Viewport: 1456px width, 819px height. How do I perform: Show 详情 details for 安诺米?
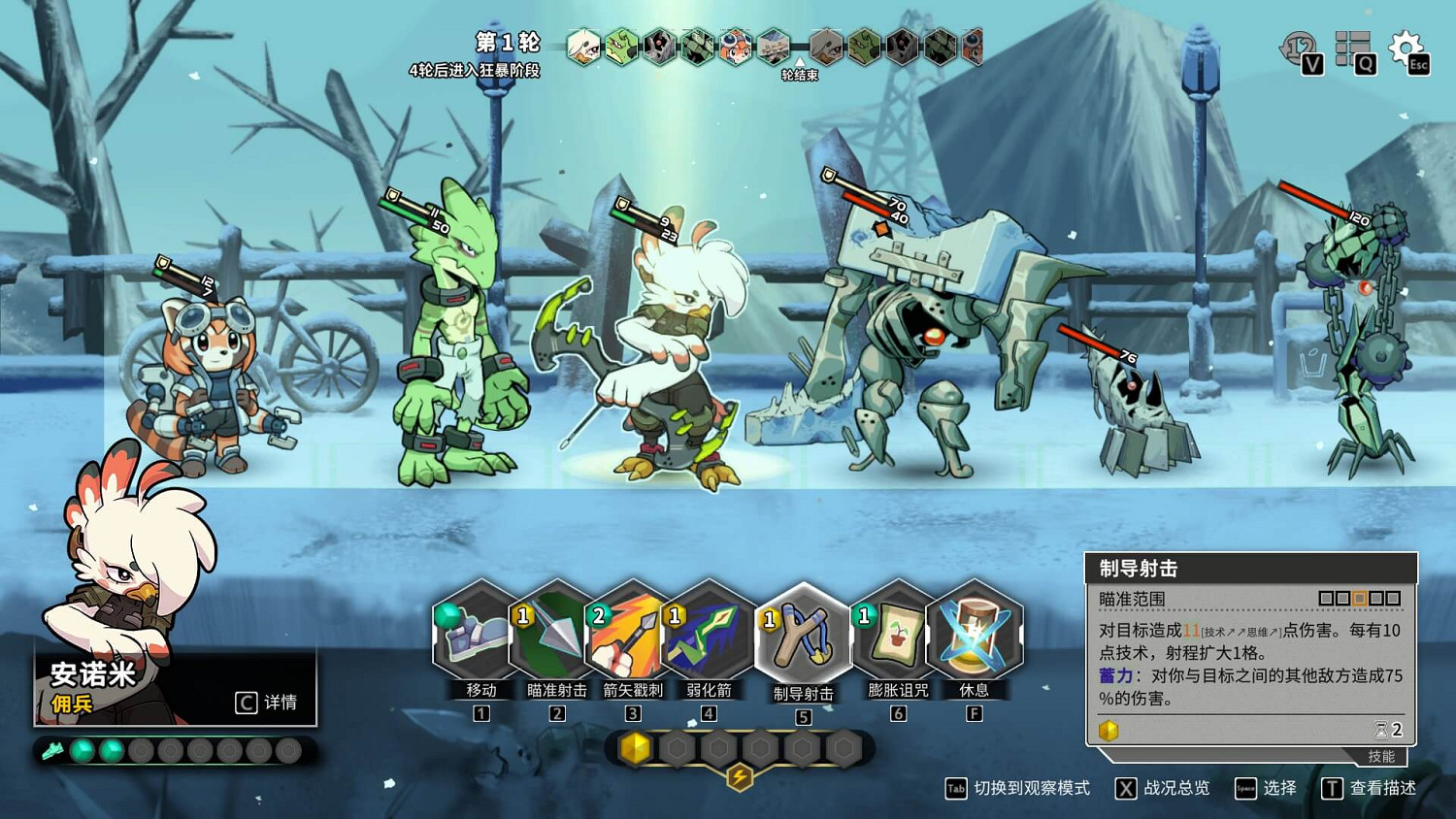[267, 702]
